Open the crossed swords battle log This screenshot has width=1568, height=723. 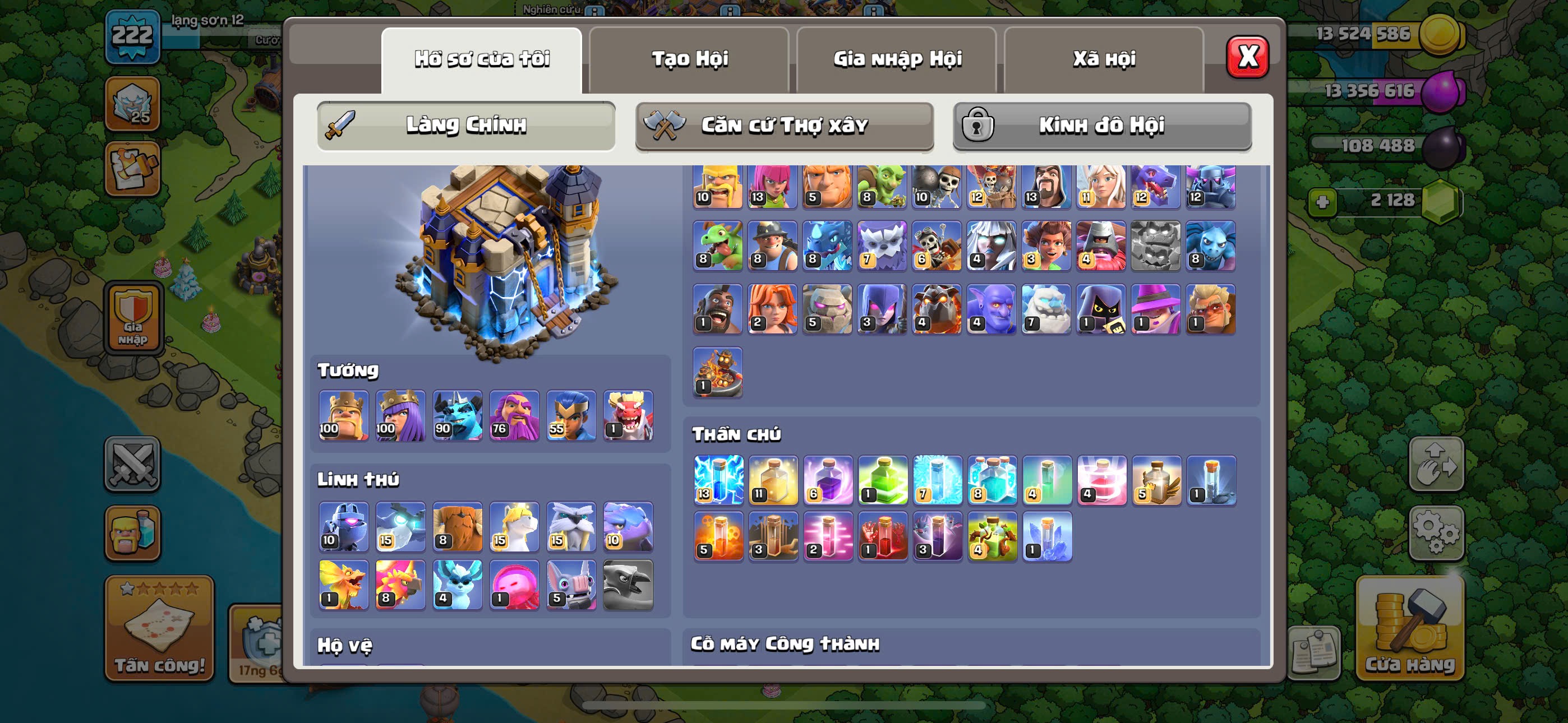[x=133, y=464]
